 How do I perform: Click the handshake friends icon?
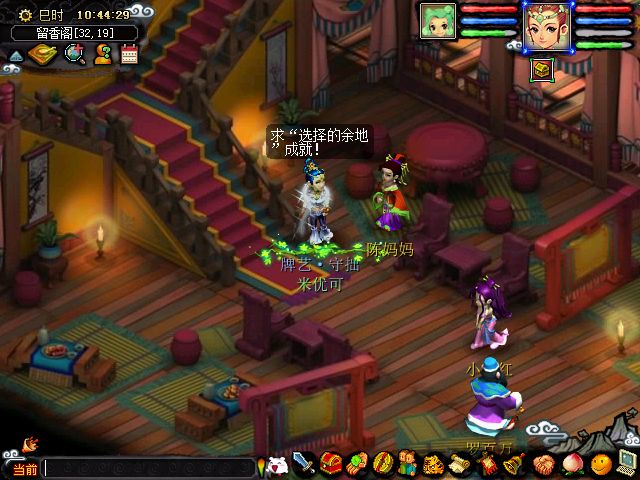click(x=543, y=465)
